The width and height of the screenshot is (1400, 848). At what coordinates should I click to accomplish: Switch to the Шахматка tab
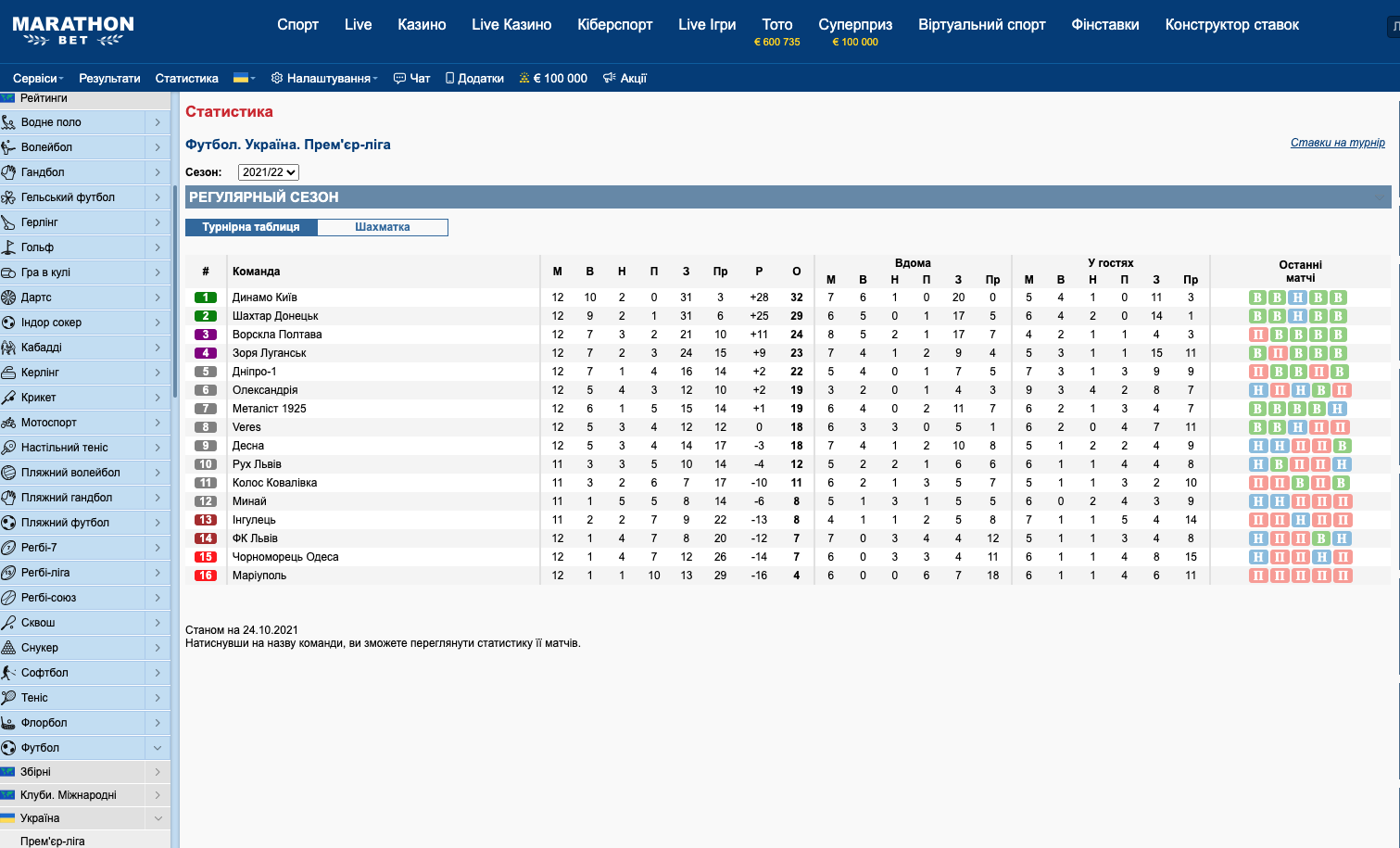[x=383, y=227]
